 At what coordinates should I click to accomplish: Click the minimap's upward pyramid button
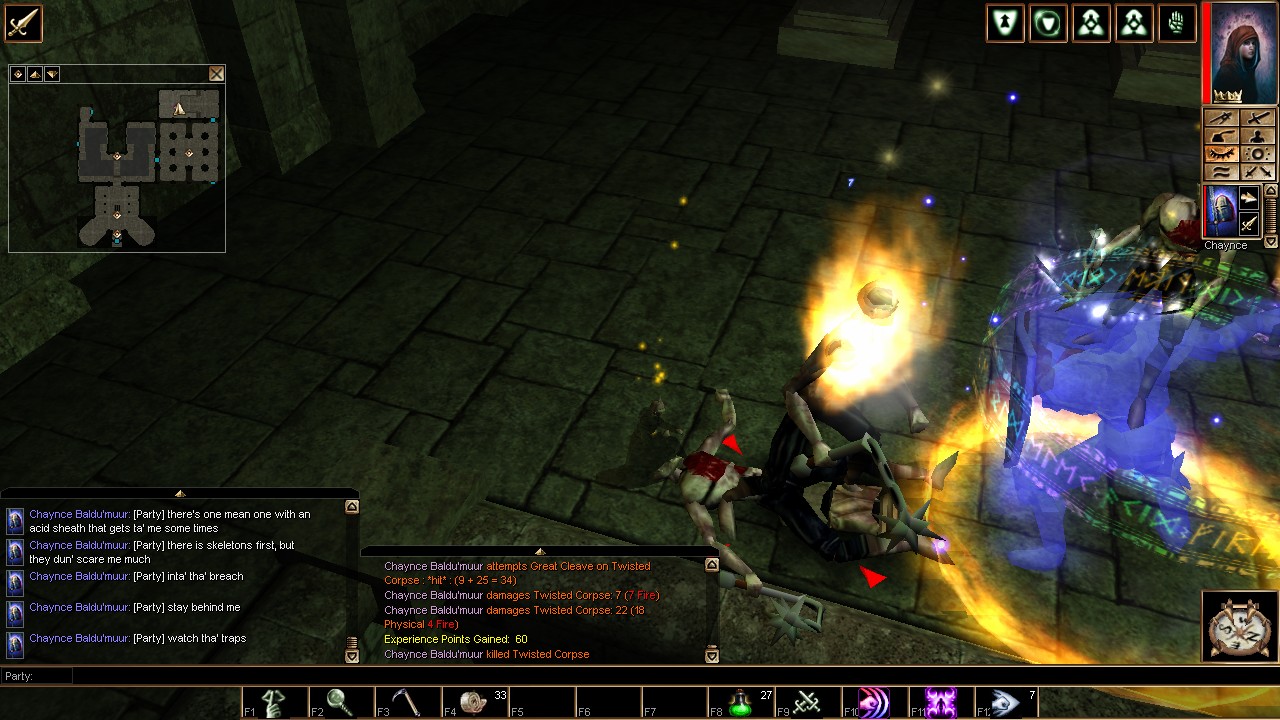pos(35,74)
